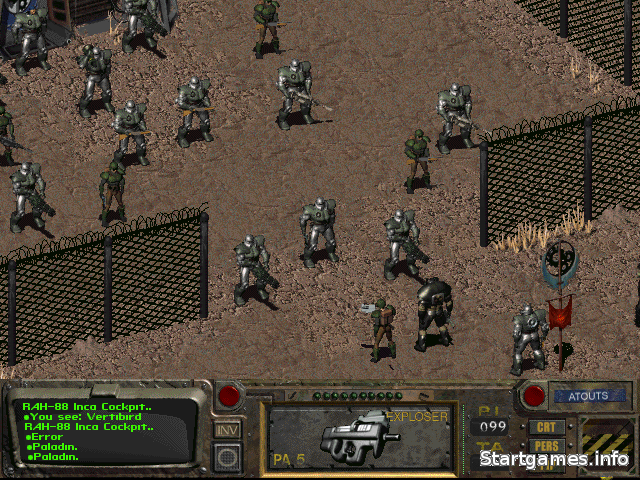Click the red button beside ATOUTS

pos(533,396)
